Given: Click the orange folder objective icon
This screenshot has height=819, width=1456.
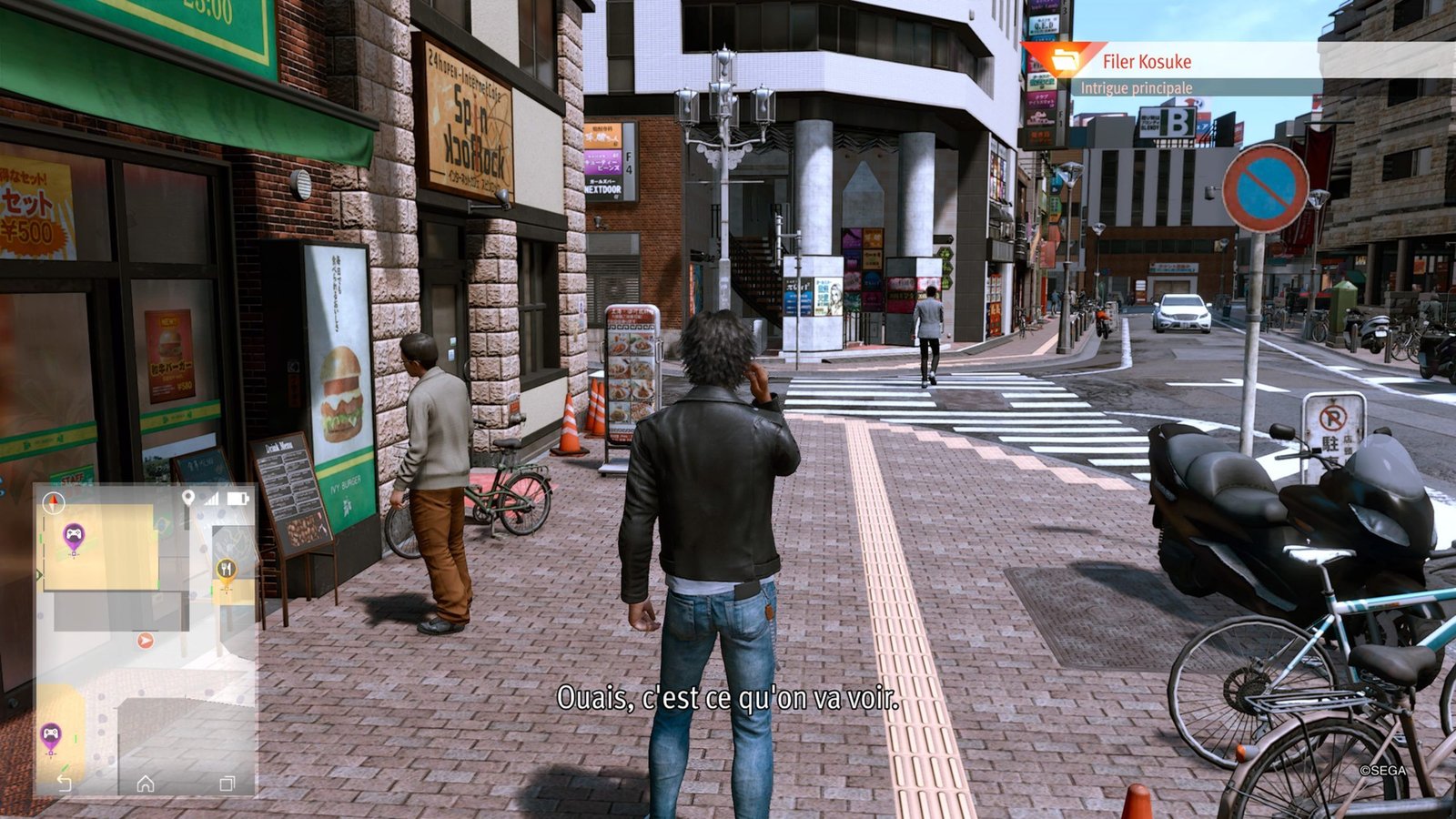Looking at the screenshot, I should pos(1063,61).
